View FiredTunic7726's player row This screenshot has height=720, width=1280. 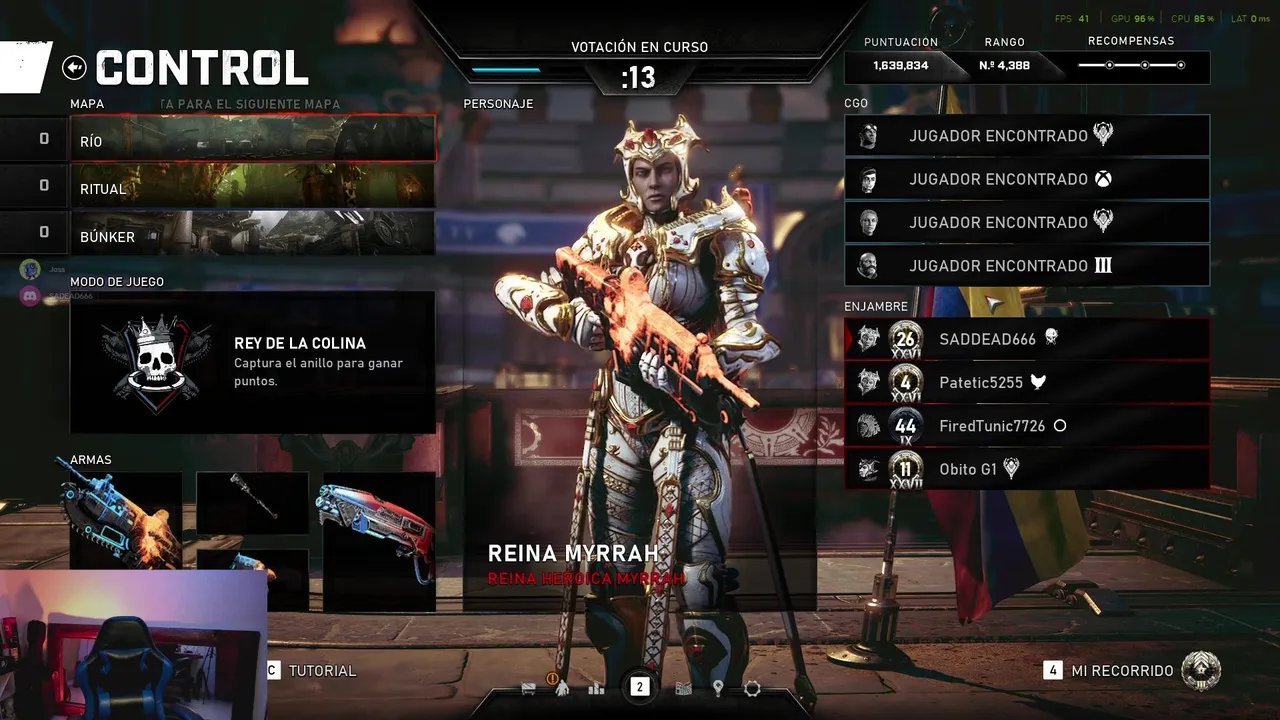[x=1027, y=426]
